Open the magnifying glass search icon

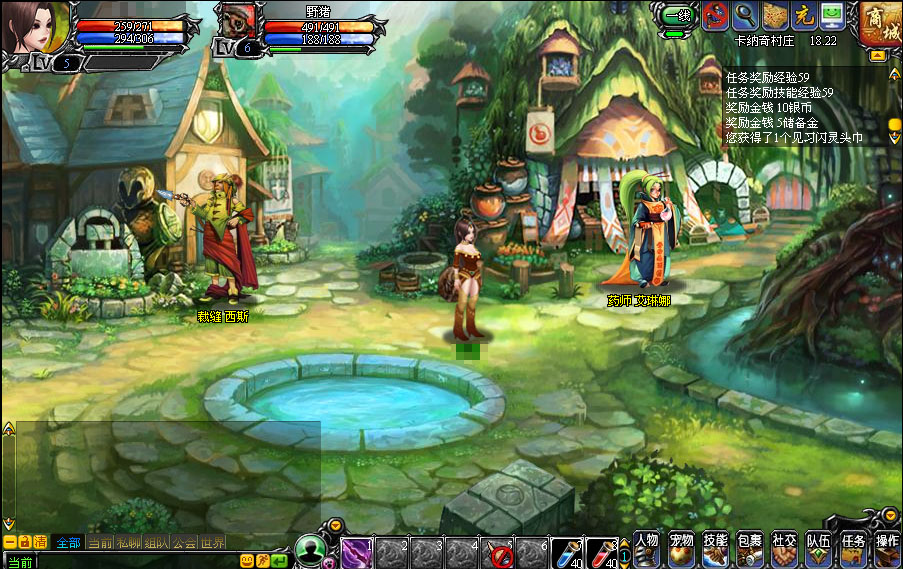pos(745,15)
